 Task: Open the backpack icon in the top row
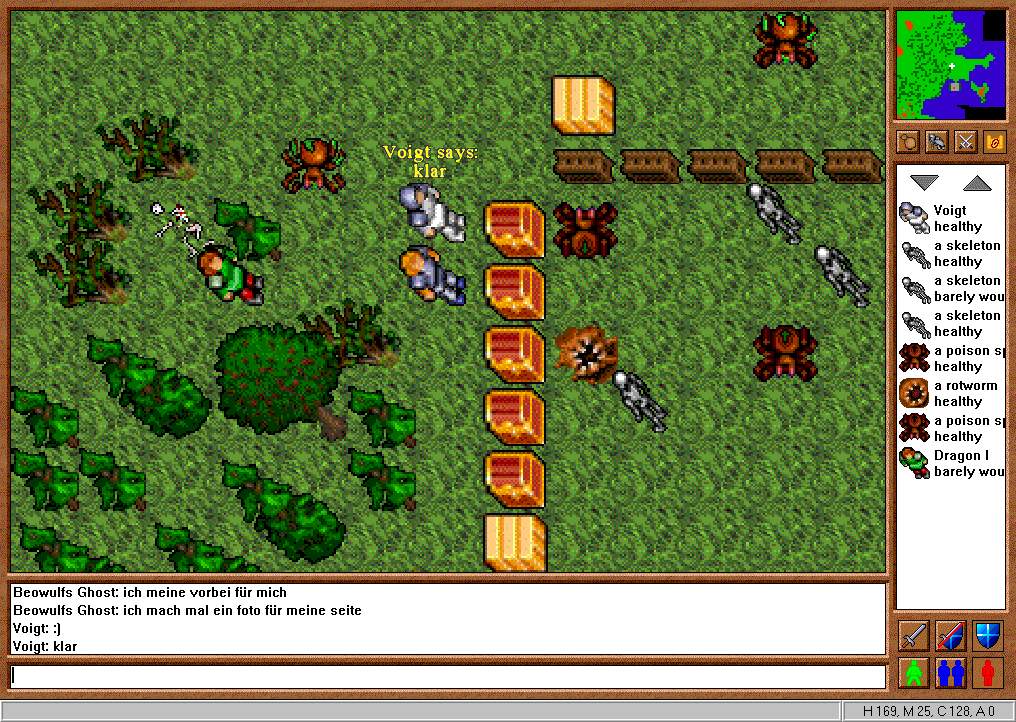908,141
